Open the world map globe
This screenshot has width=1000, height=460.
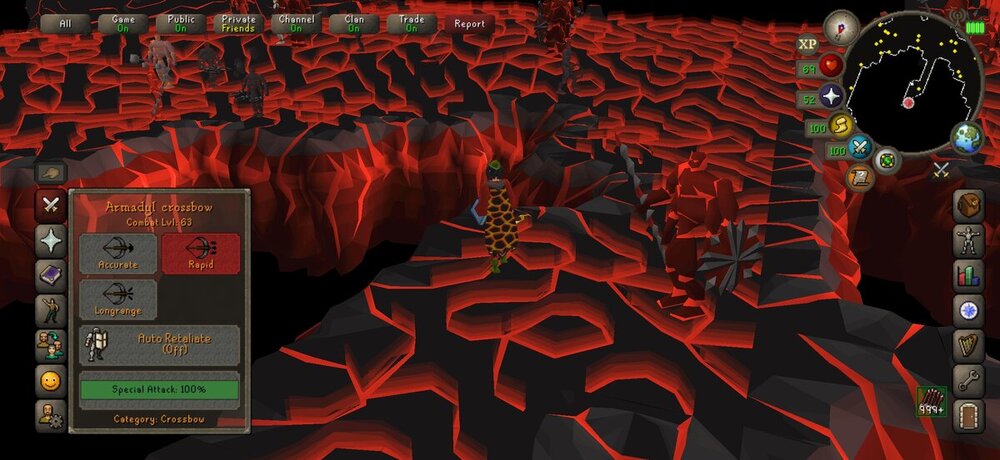(966, 139)
